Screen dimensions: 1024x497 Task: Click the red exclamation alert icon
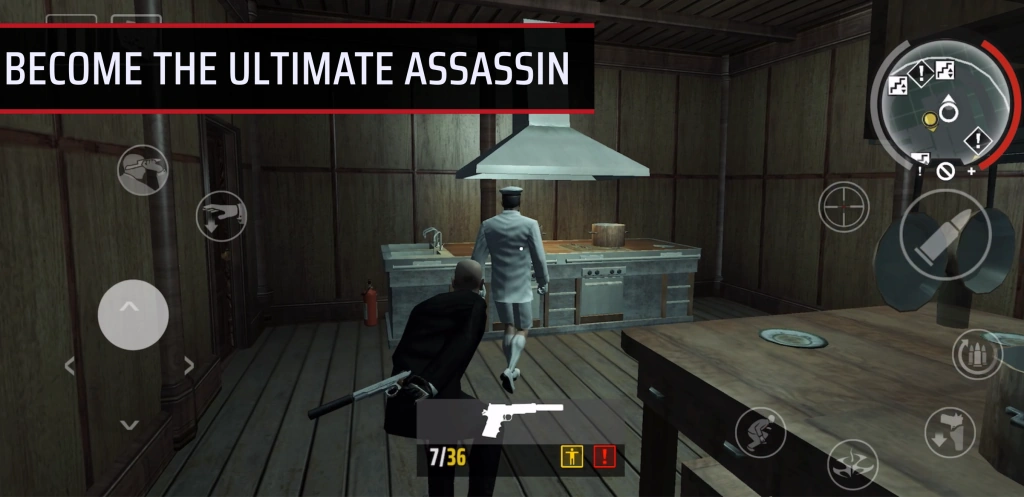[604, 458]
